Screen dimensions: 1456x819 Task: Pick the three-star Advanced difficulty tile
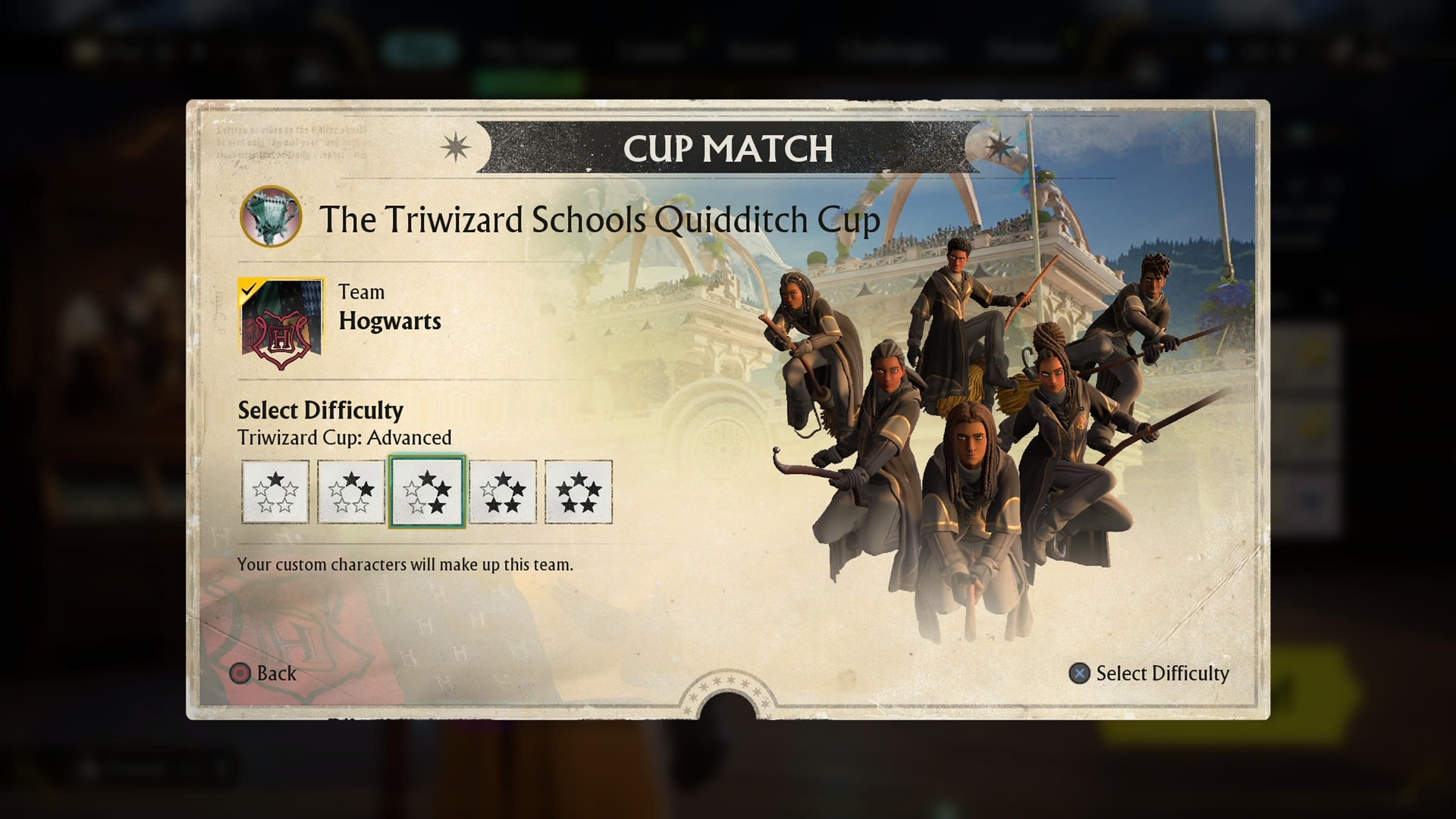click(x=427, y=491)
